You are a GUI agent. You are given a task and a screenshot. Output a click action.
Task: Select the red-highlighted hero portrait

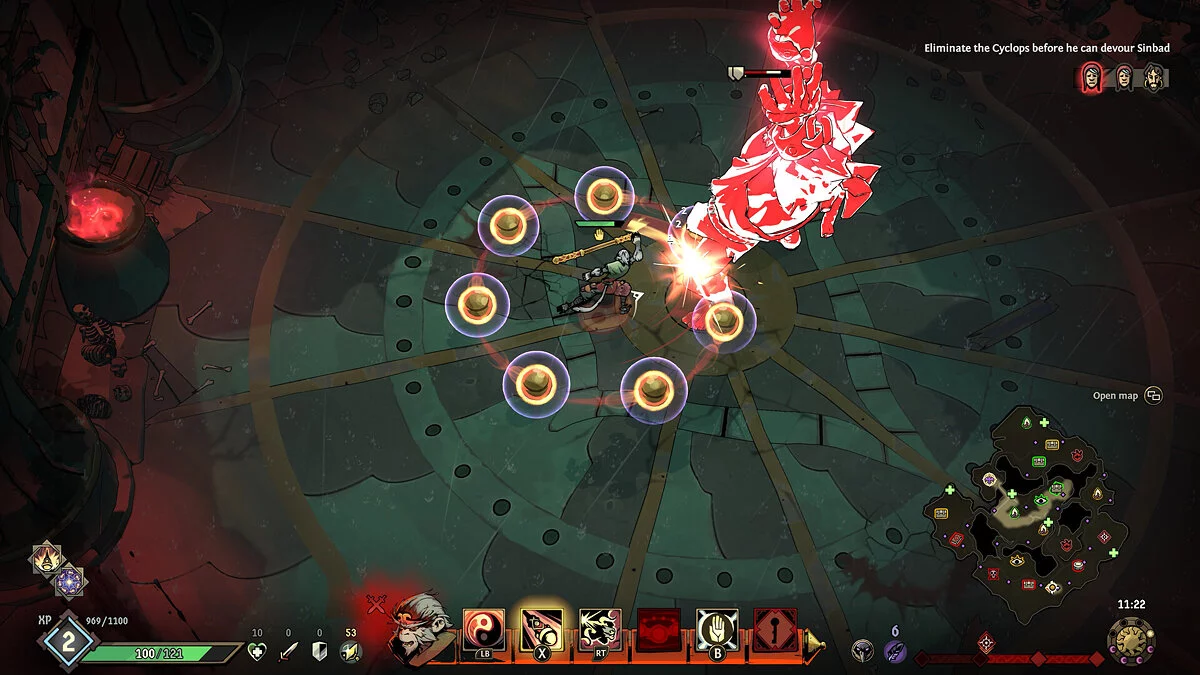coord(1092,77)
